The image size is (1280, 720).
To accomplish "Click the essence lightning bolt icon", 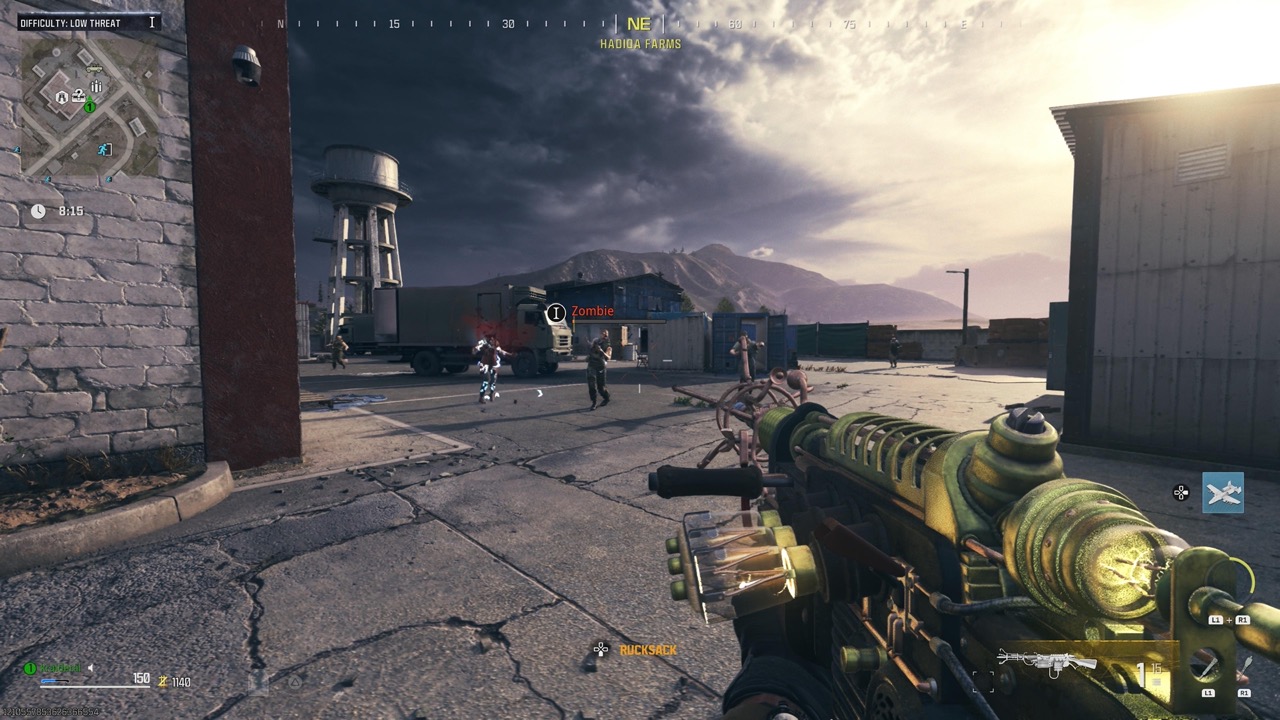I will pos(162,681).
